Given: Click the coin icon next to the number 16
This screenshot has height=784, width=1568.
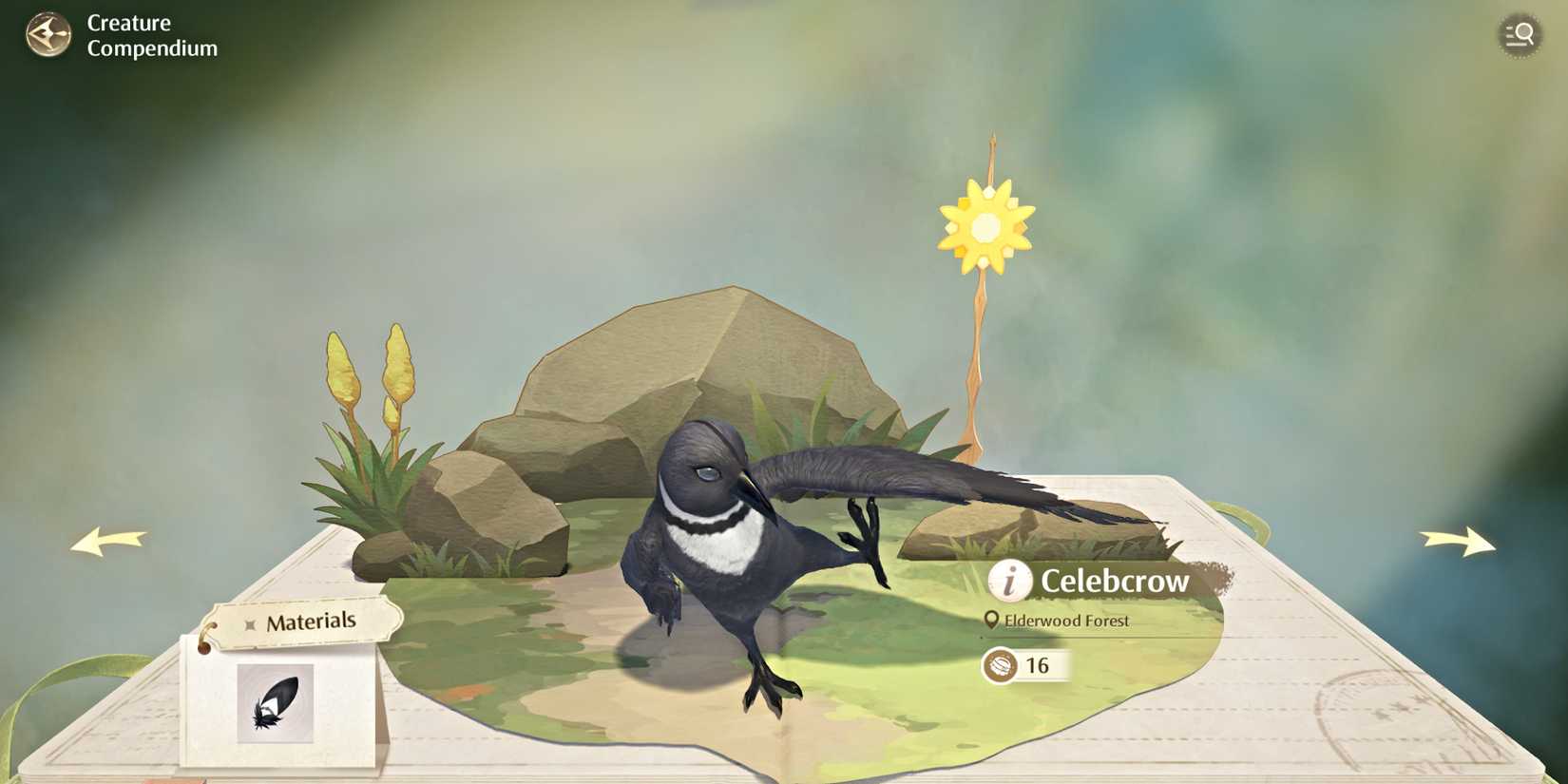Looking at the screenshot, I should click(x=1000, y=666).
